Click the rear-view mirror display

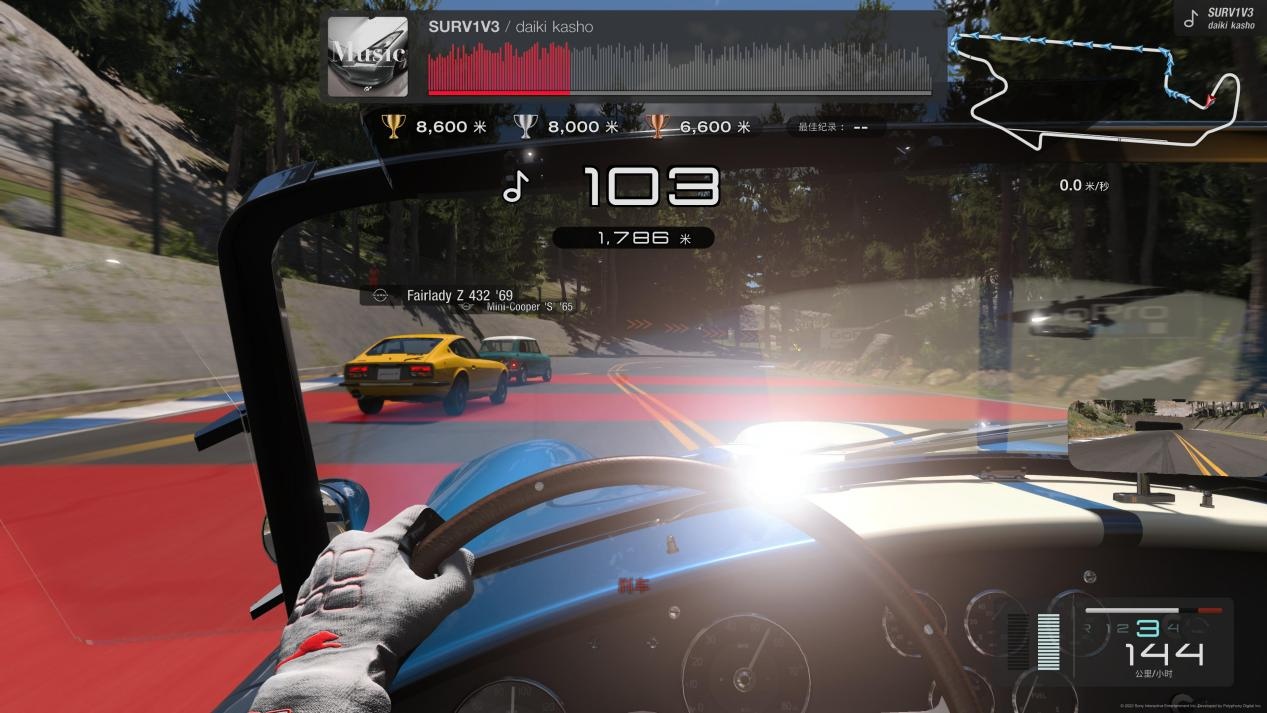(1167, 437)
